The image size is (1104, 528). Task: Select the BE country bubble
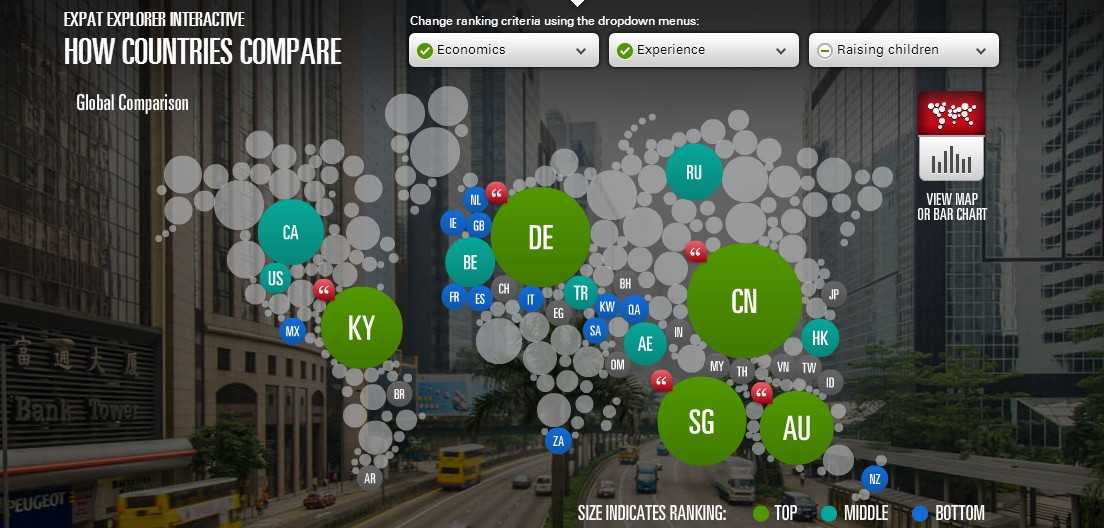coord(469,263)
